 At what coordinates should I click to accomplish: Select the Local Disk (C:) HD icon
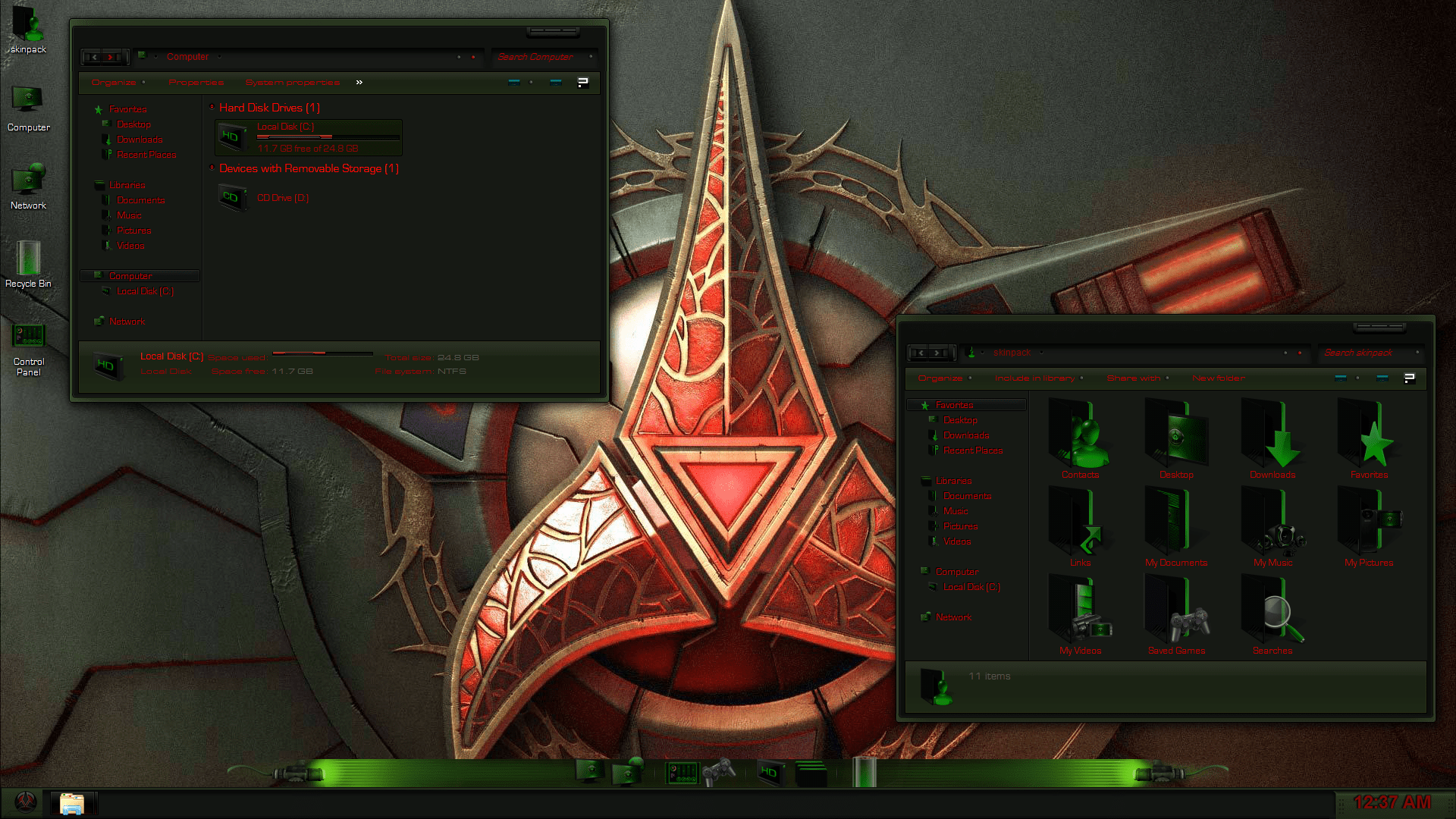point(232,136)
